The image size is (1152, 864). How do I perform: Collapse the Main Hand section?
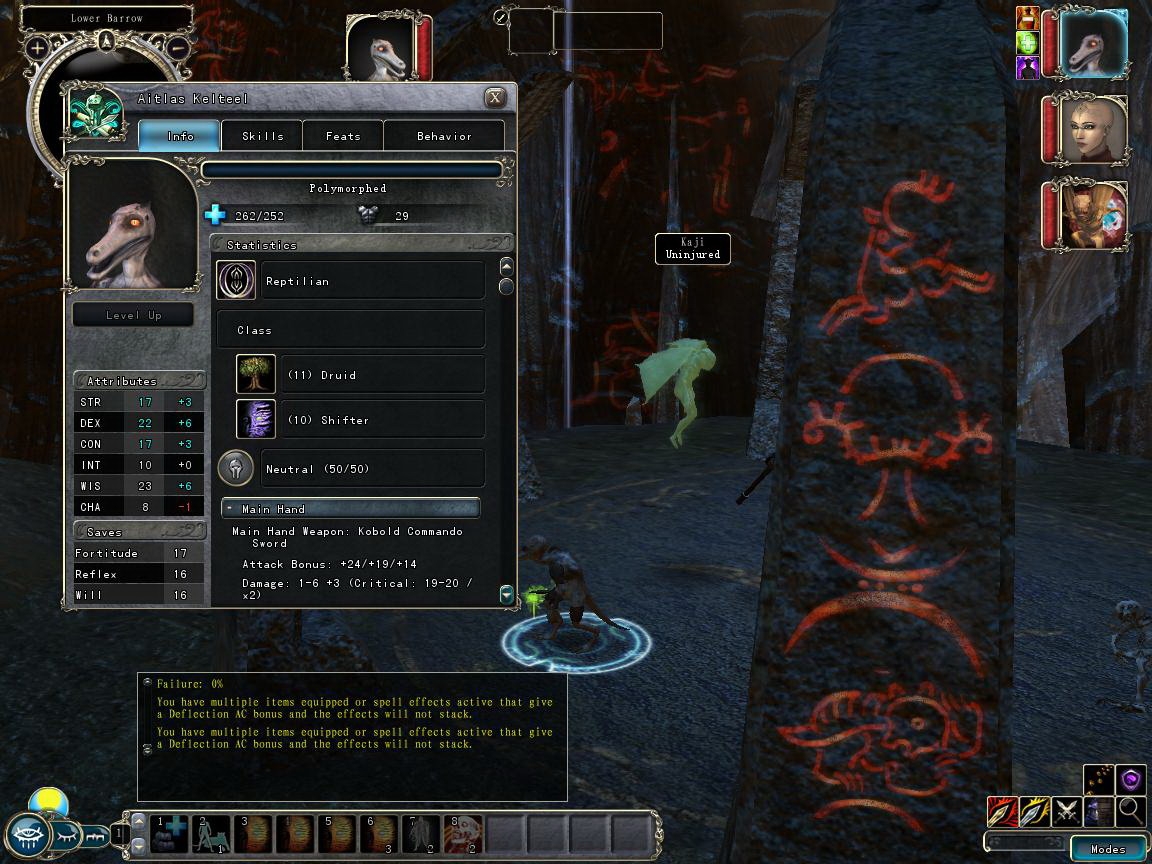pos(230,509)
